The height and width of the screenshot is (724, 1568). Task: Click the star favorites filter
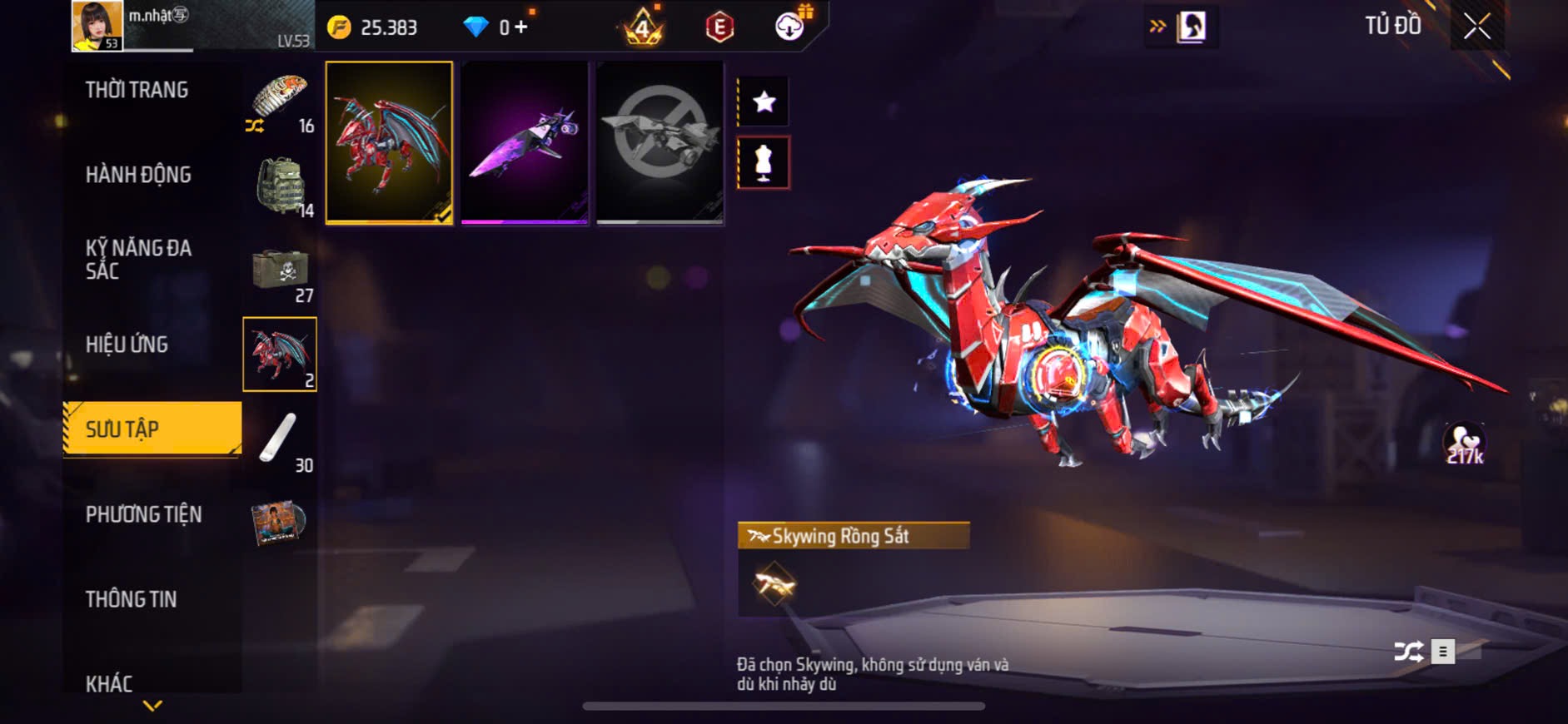(764, 102)
